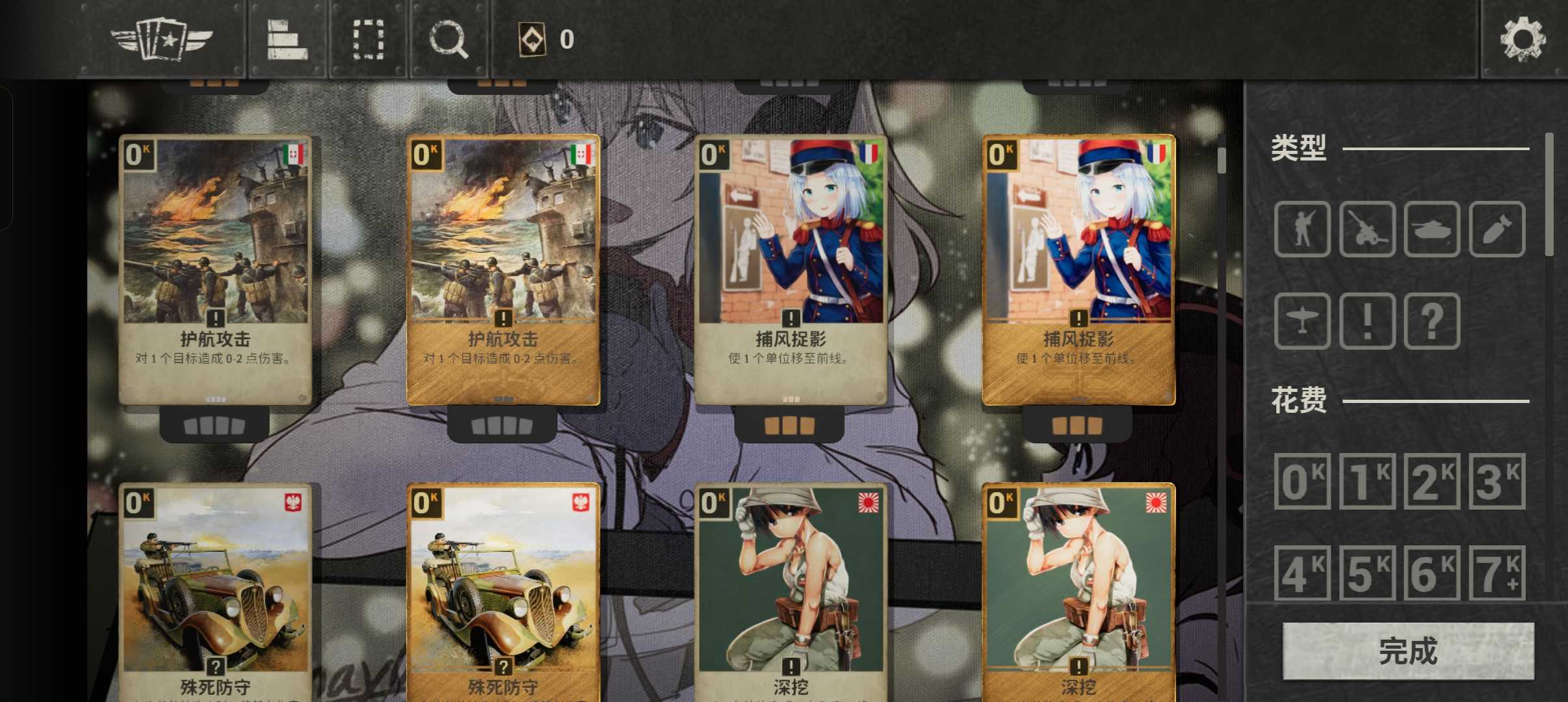Show the stacked bars deck statistics
Viewport: 1568px width, 702px height.
[287, 39]
